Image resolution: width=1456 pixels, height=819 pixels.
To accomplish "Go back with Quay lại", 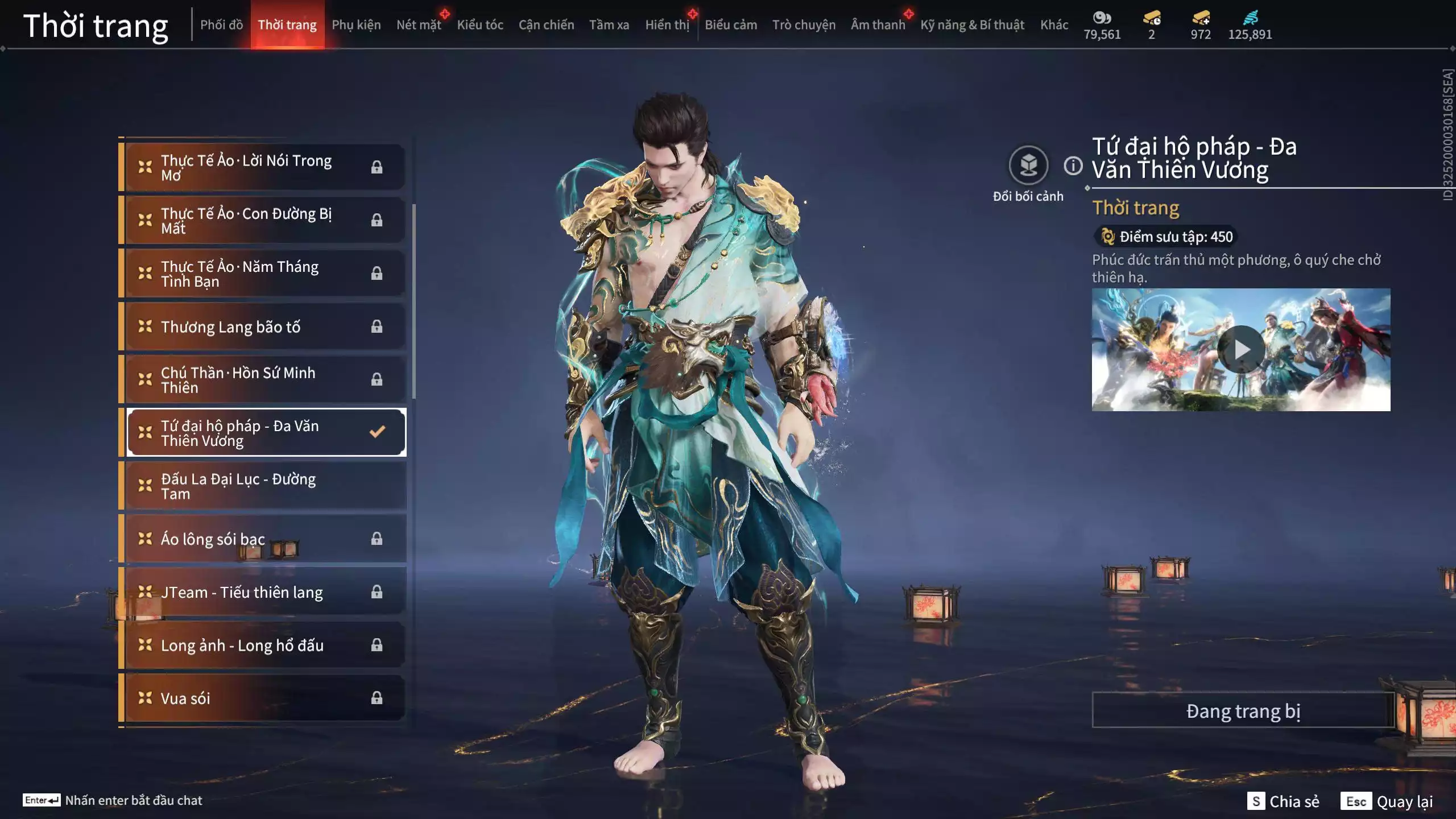I will [x=1387, y=801].
